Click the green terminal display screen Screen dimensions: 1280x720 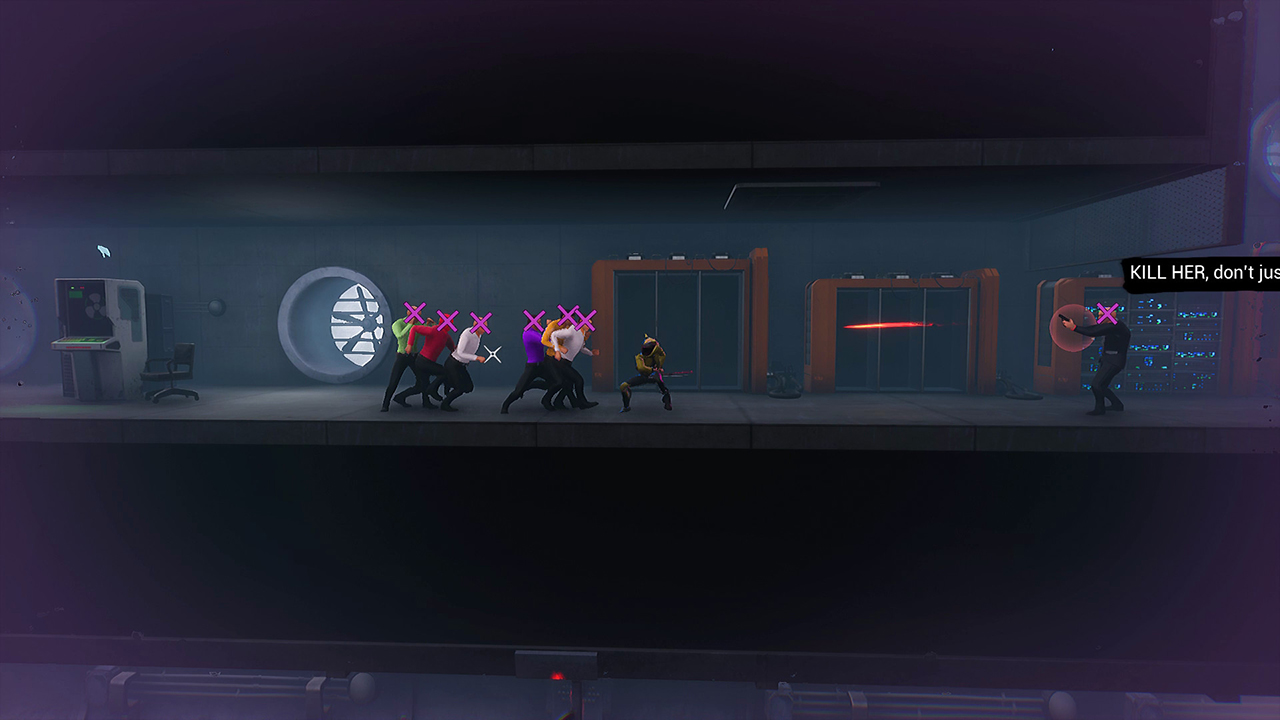point(80,340)
